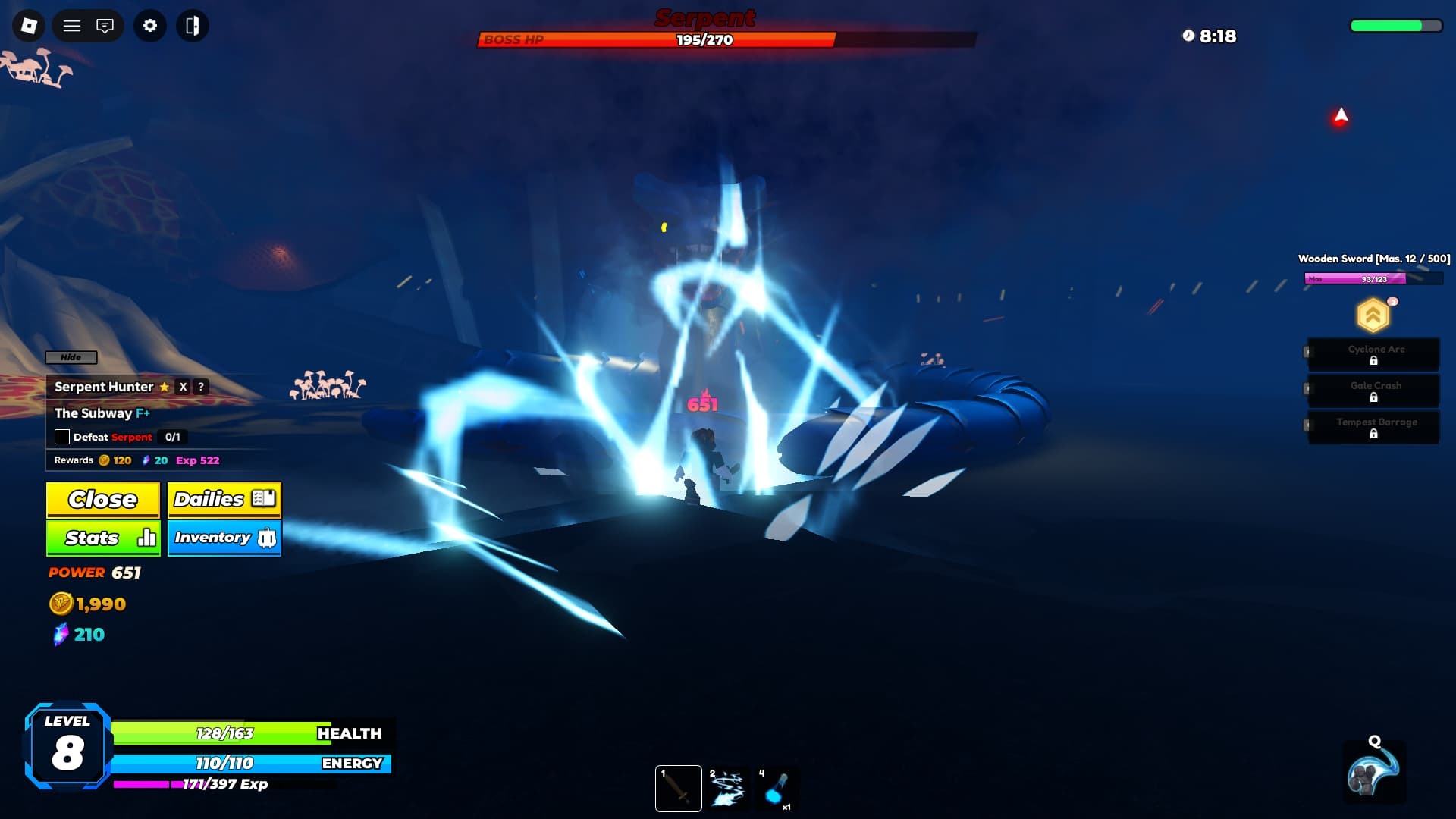Switch to the Stats panel
Viewport: 1456px width, 819px height.
[102, 538]
